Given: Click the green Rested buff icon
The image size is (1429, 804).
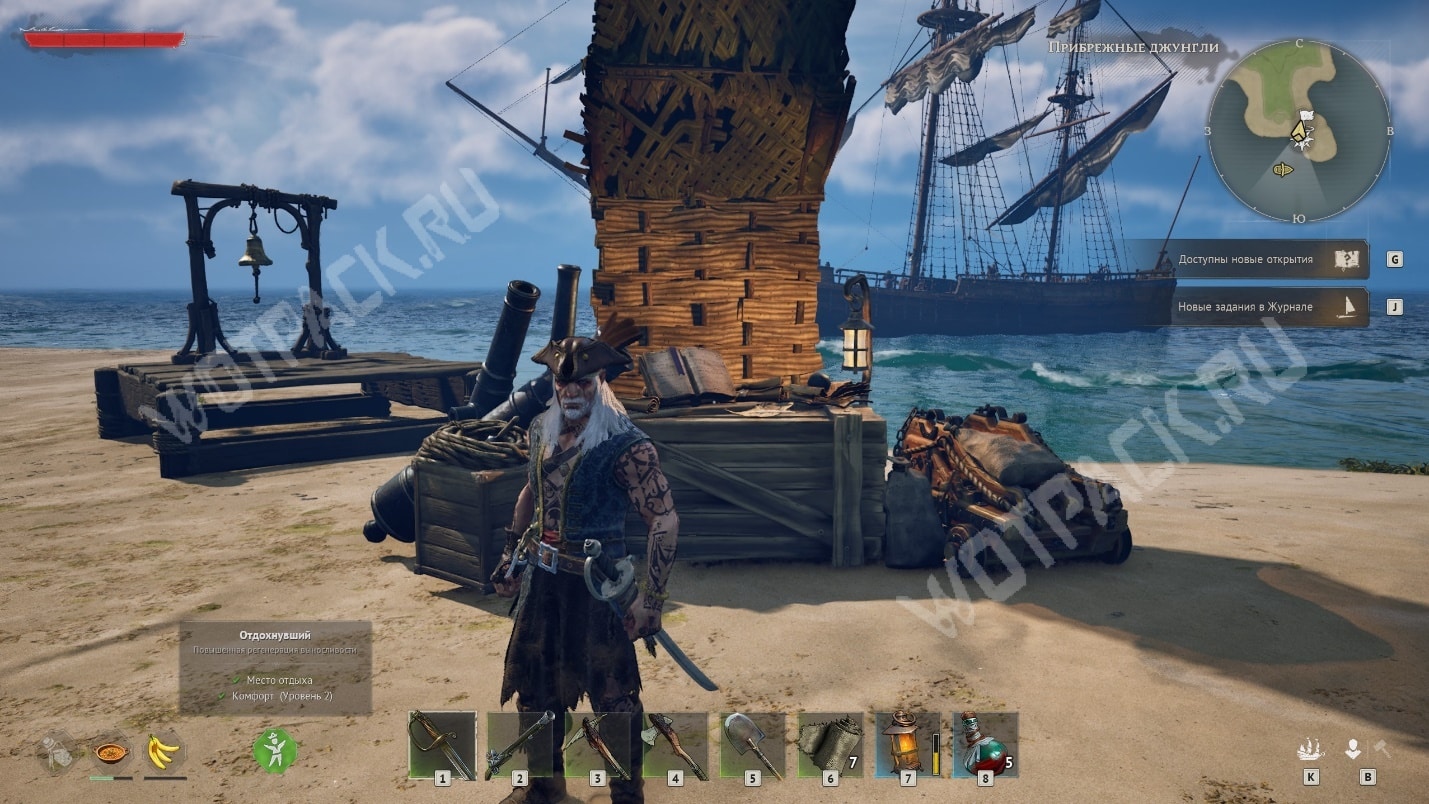Looking at the screenshot, I should tap(275, 750).
